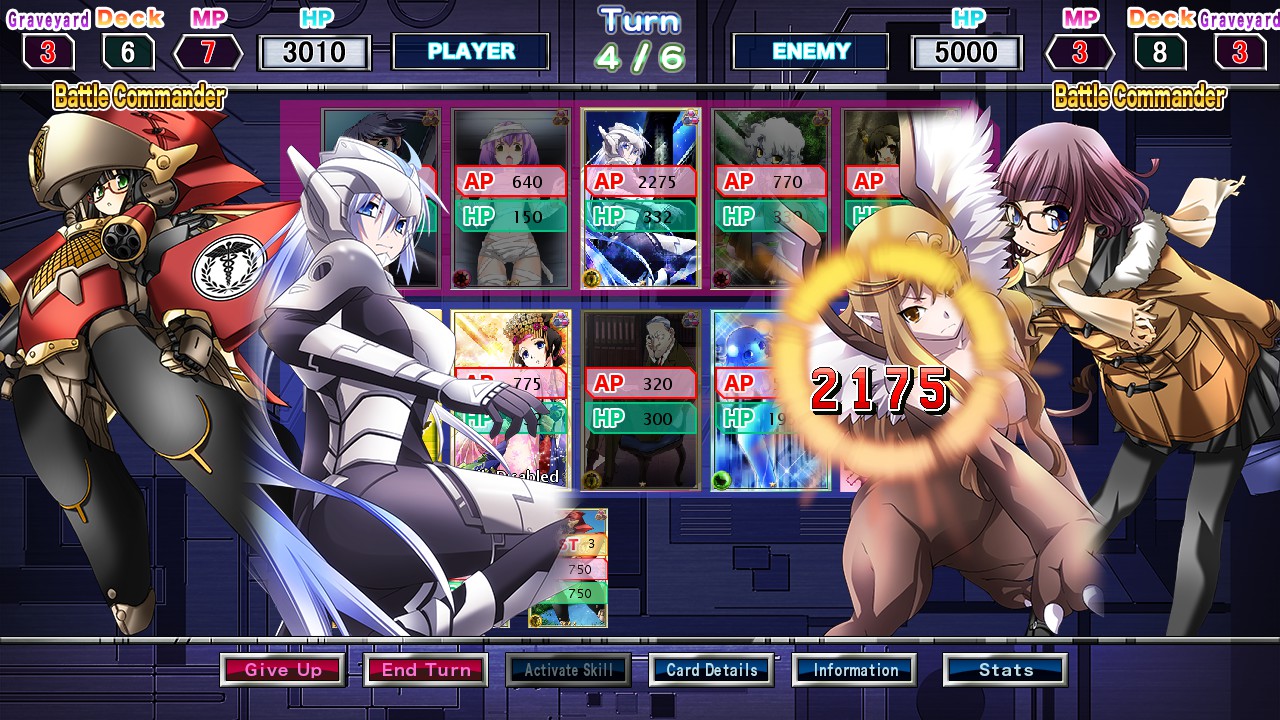1280x720 pixels.
Task: View the Stats screen
Action: pyautogui.click(x=1004, y=669)
